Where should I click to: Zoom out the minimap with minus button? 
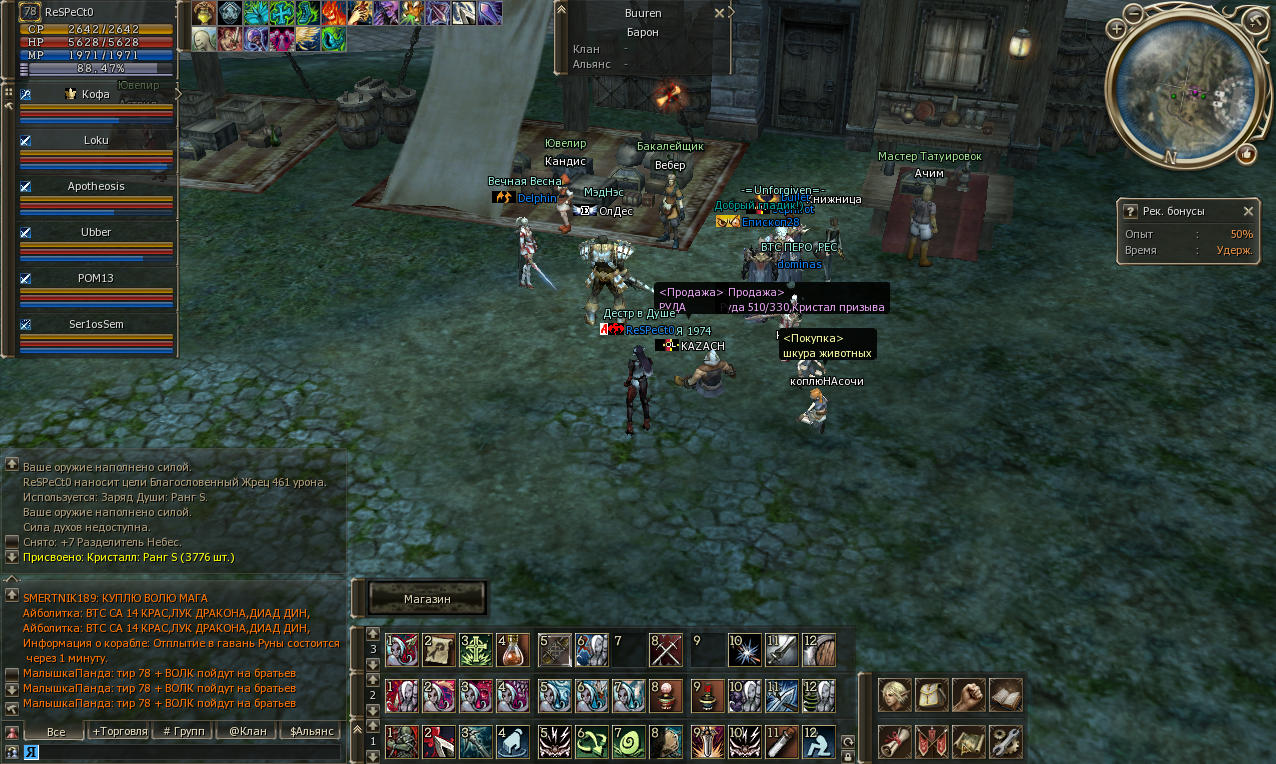click(1132, 14)
